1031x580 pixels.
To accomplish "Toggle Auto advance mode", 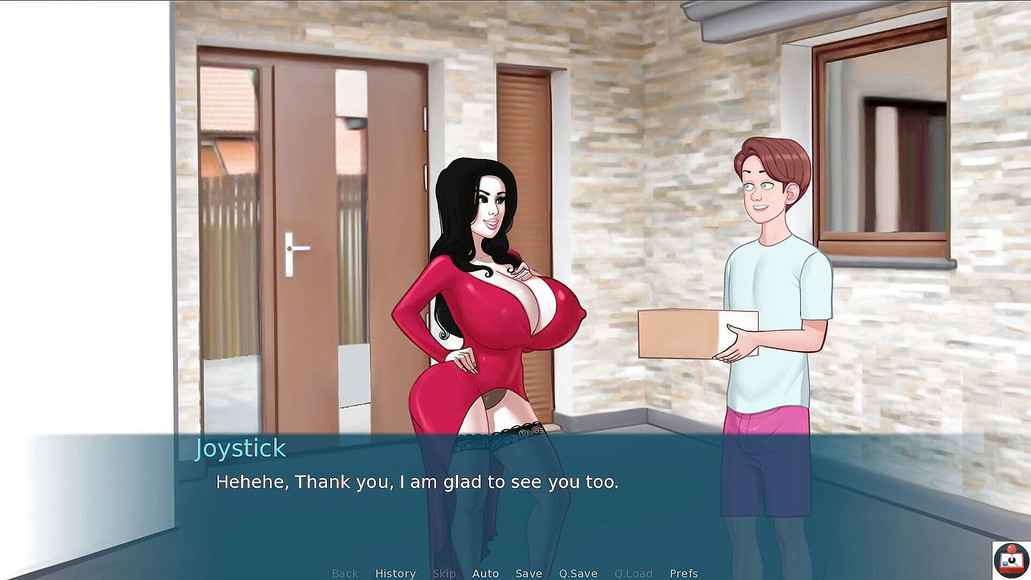I will (485, 573).
